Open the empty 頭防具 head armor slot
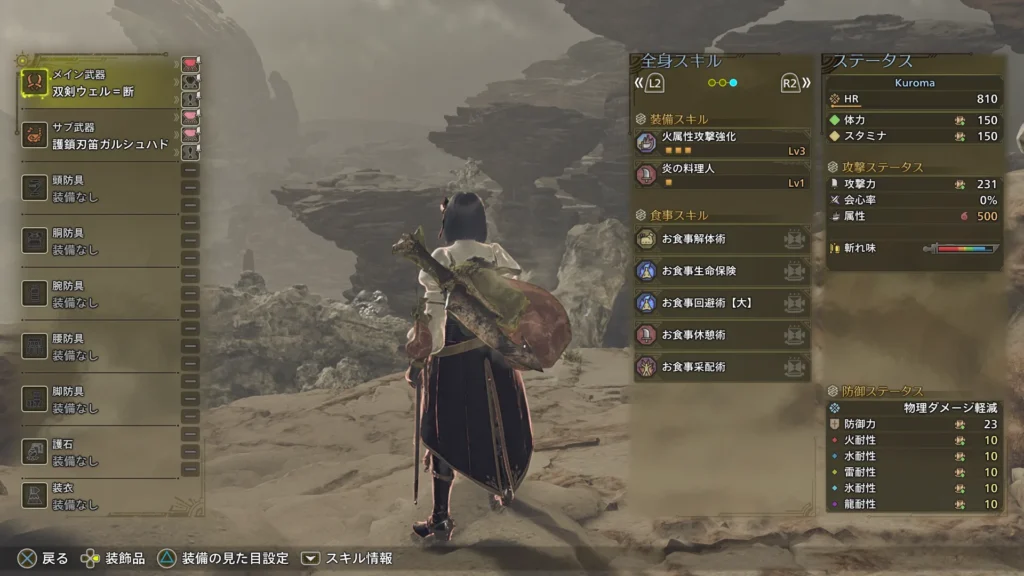 coord(98,188)
